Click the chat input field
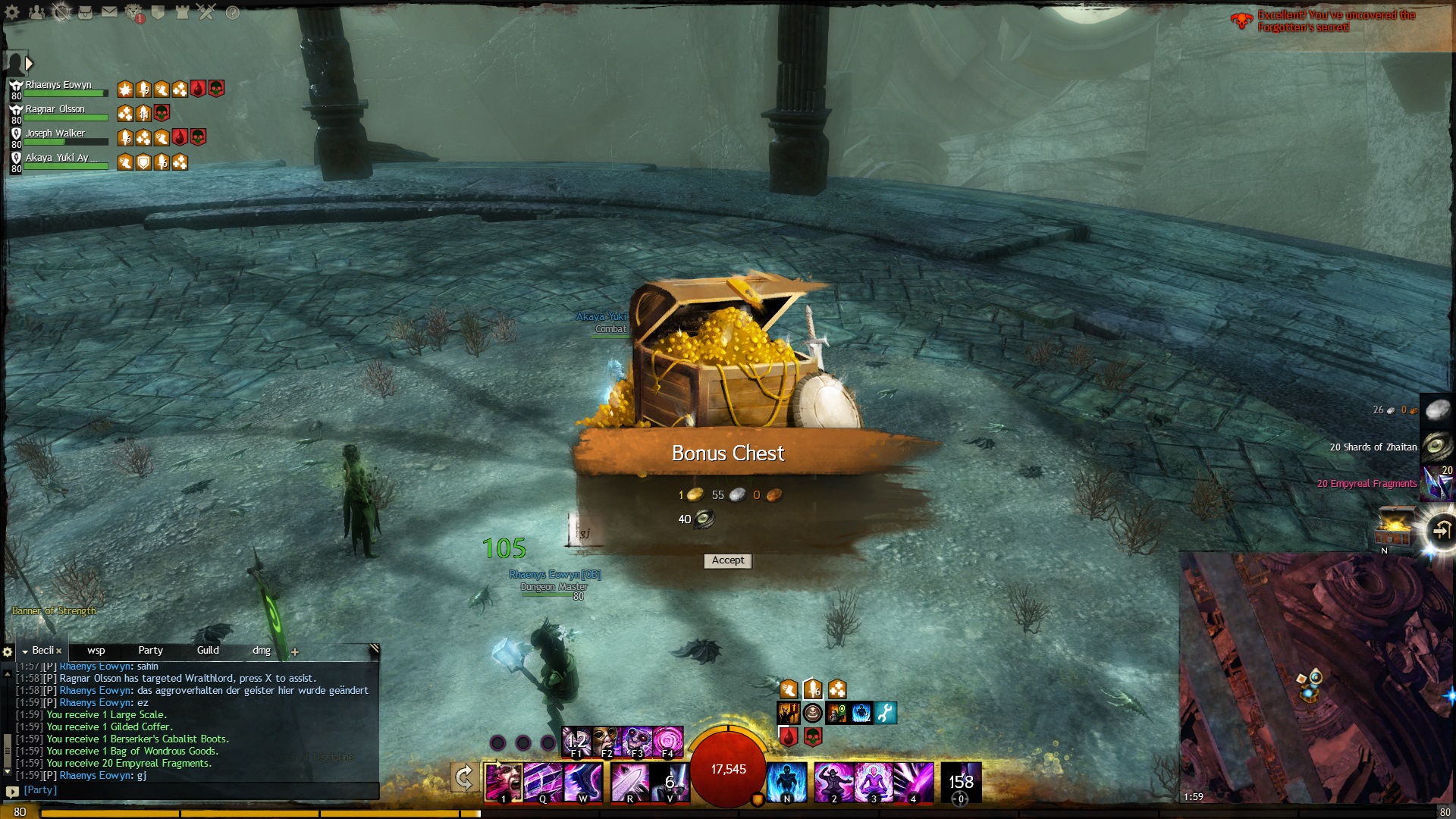Image resolution: width=1456 pixels, height=819 pixels. 197,790
